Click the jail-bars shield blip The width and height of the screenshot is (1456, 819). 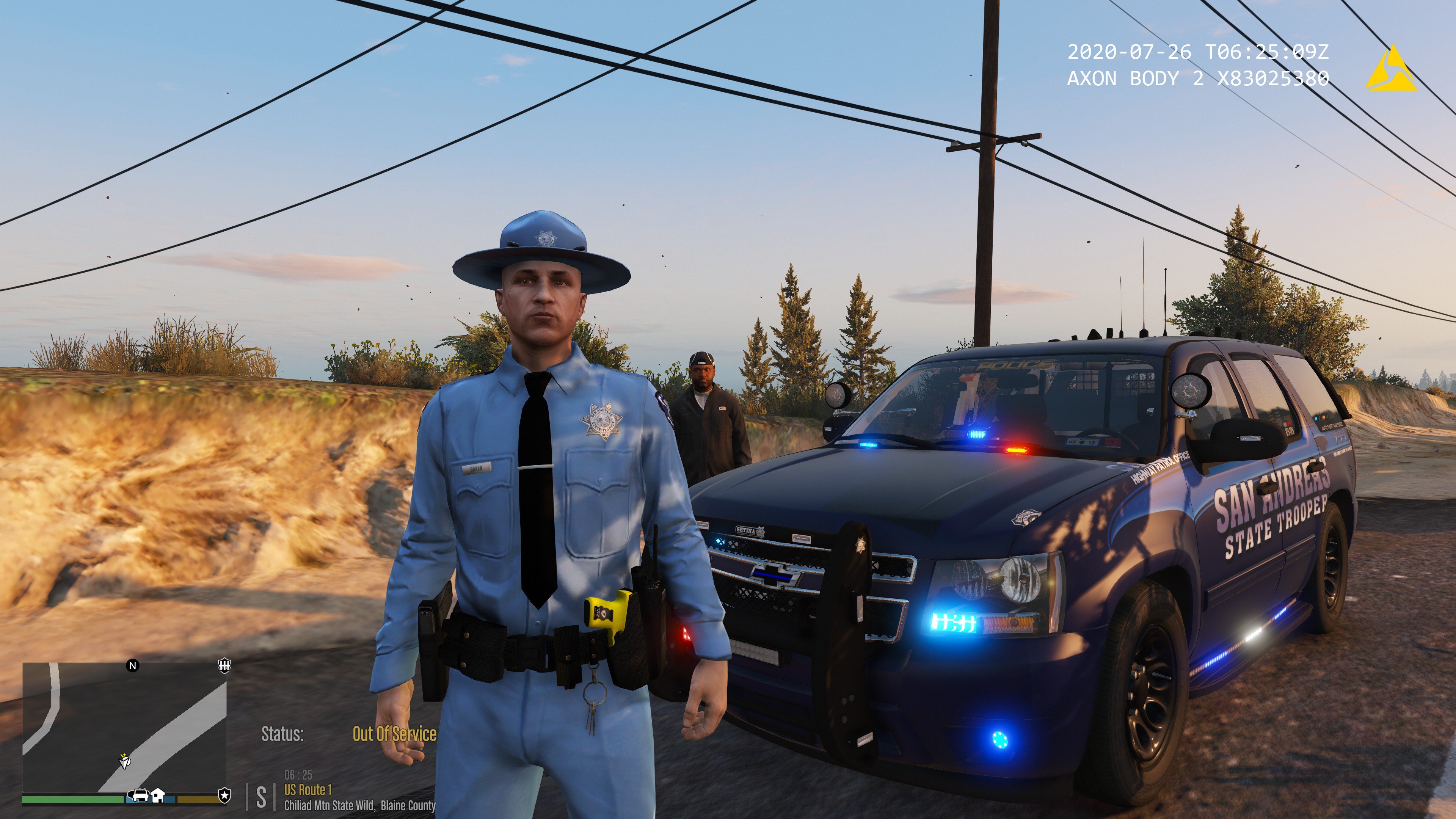(224, 665)
